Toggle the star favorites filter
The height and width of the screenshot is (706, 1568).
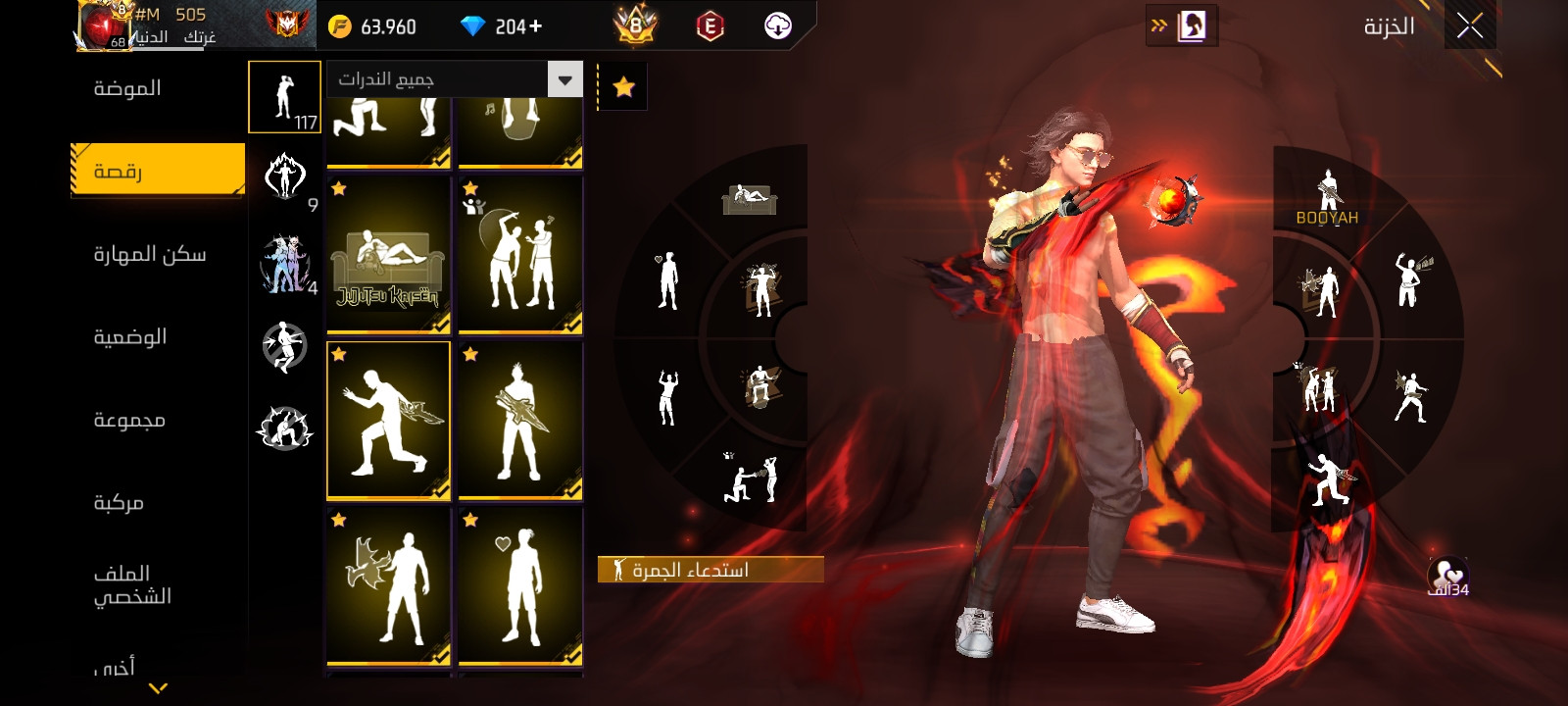[623, 87]
